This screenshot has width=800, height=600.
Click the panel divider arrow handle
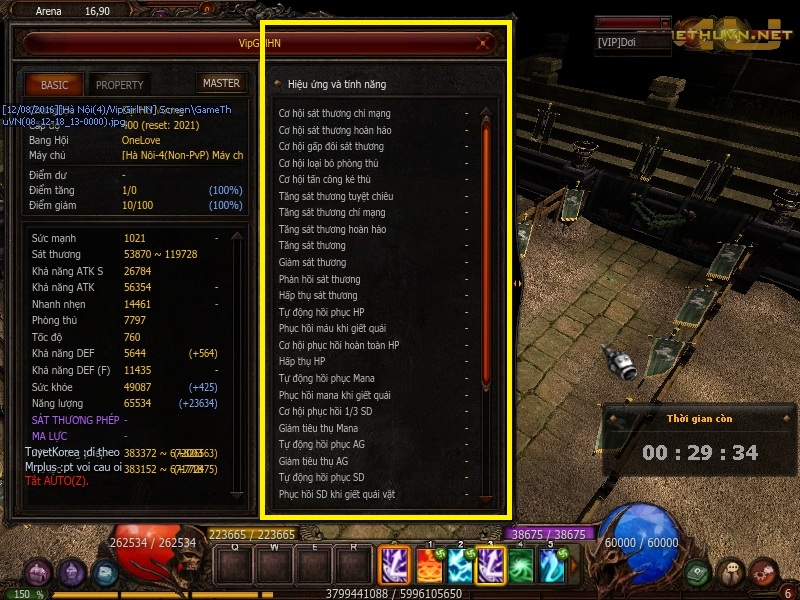(517, 284)
